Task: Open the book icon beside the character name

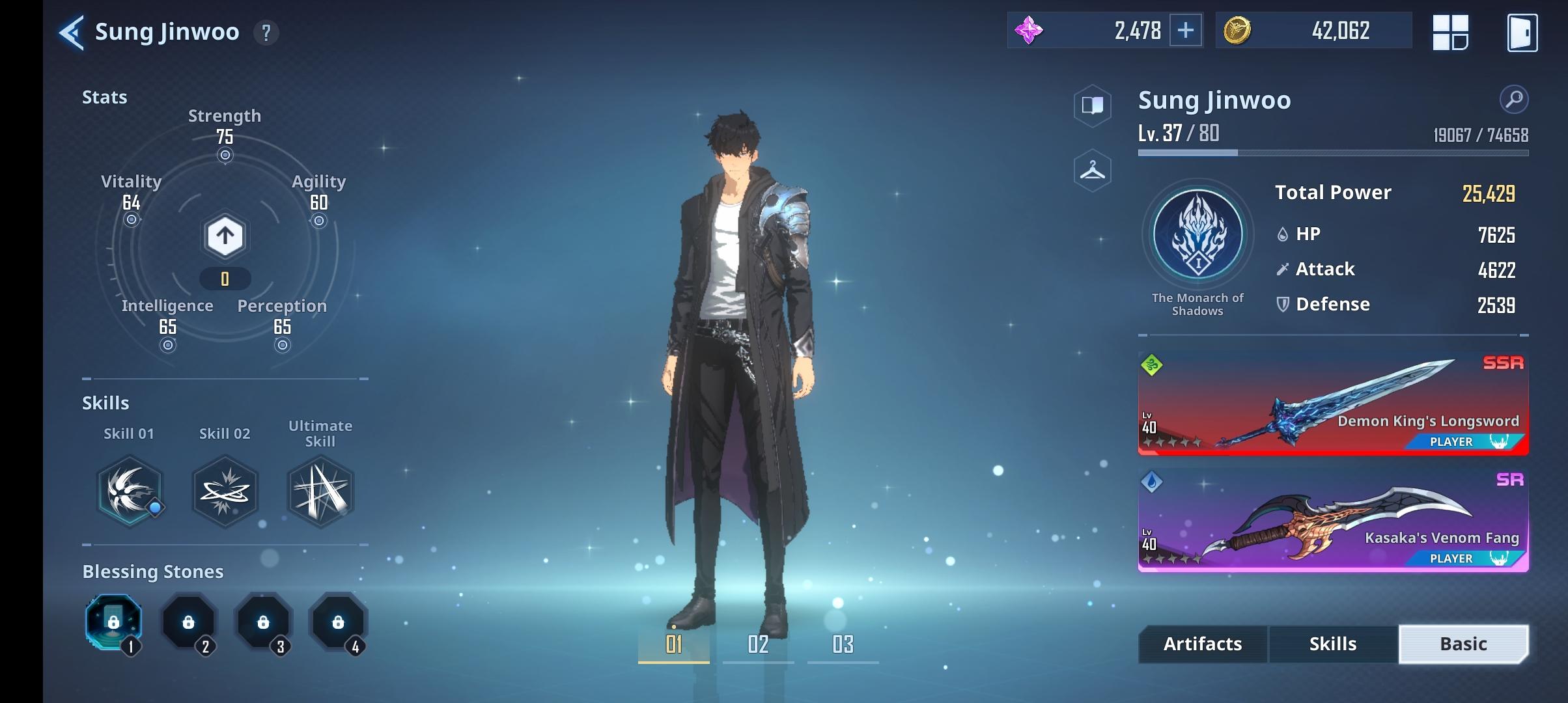Action: coord(1092,105)
